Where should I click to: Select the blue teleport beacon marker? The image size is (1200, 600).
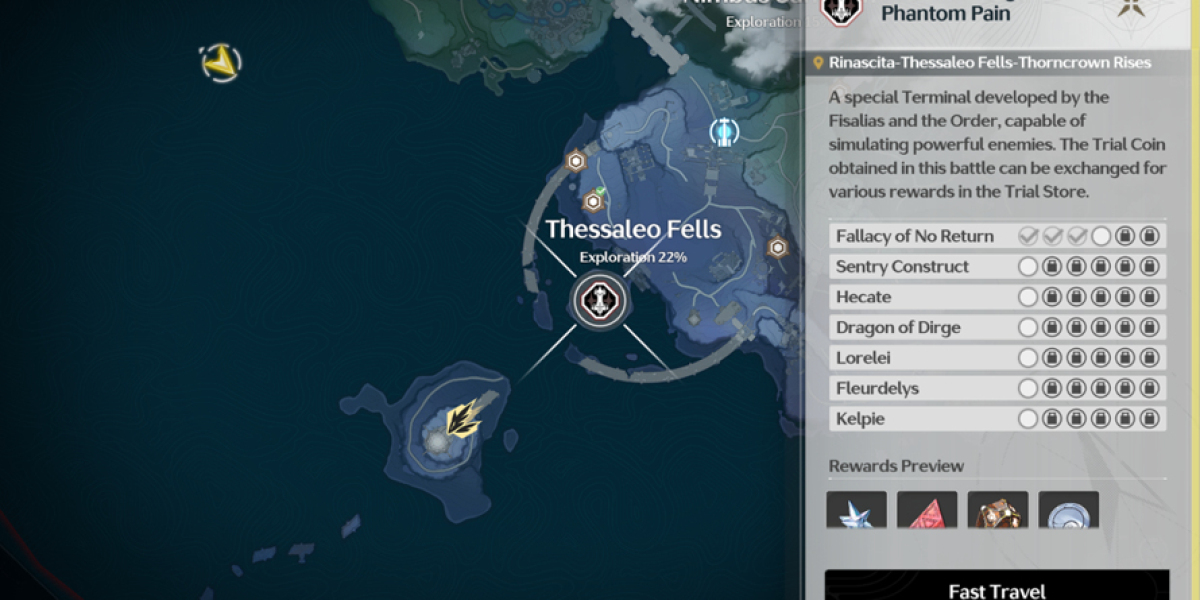[x=724, y=131]
